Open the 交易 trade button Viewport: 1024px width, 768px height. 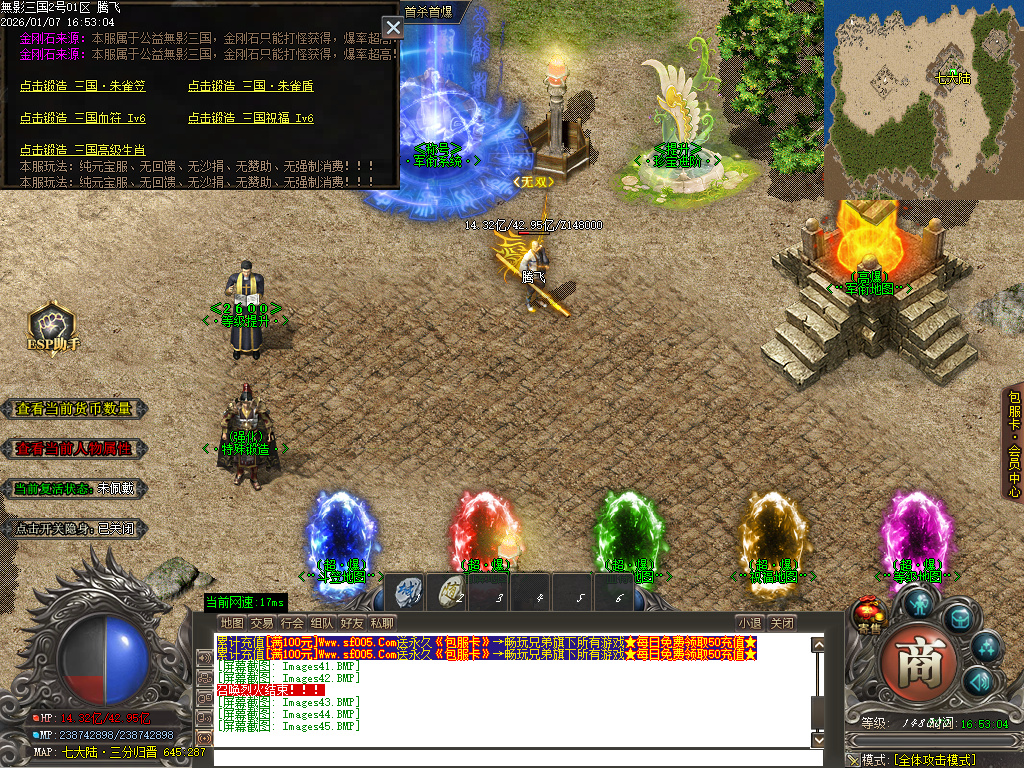[x=262, y=623]
